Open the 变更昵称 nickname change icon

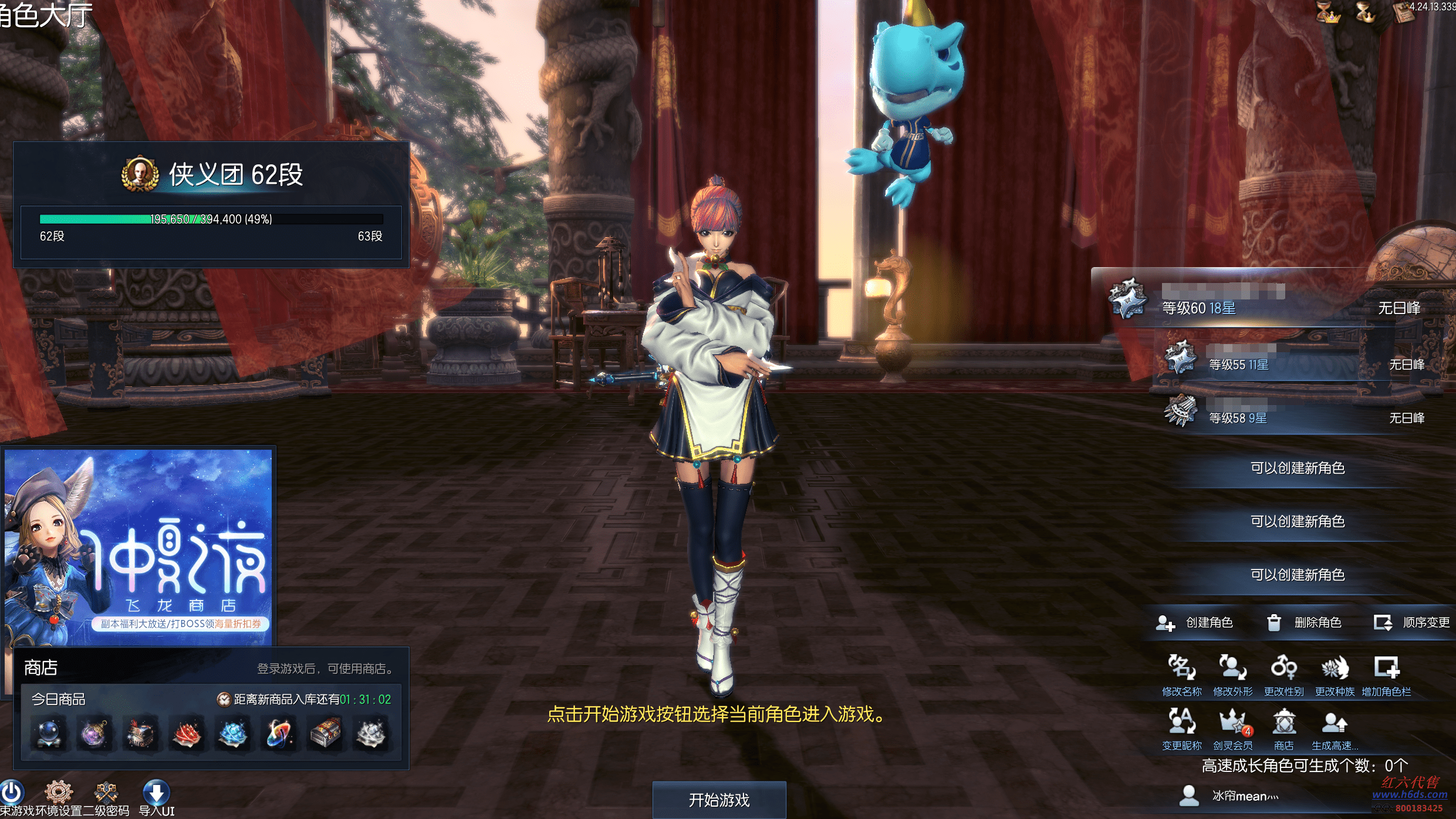pos(1181,723)
